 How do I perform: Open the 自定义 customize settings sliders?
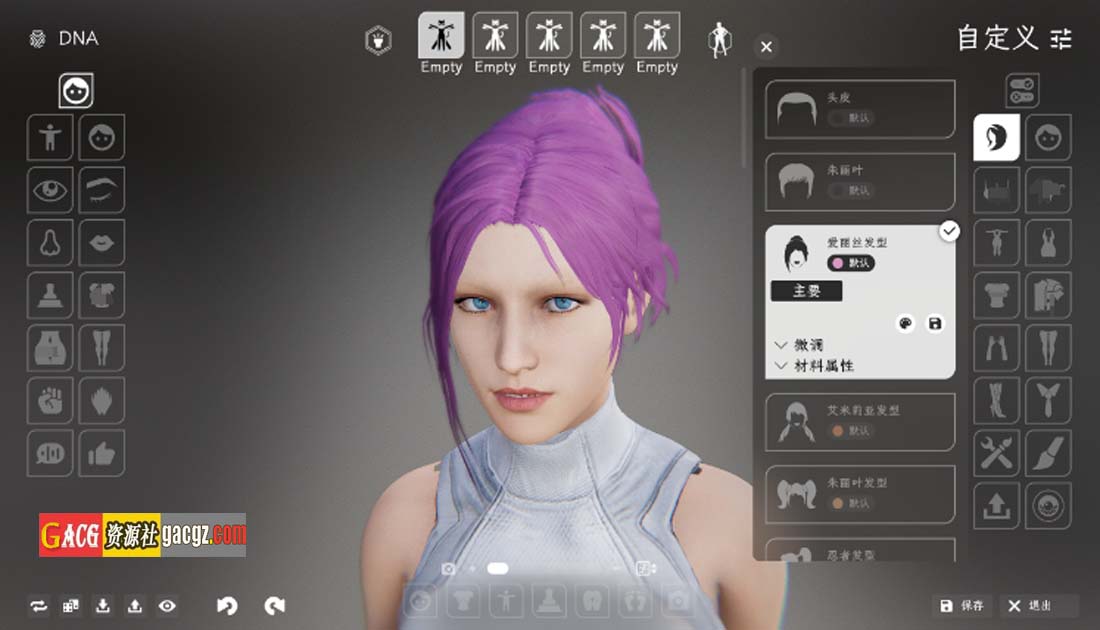coord(1061,39)
